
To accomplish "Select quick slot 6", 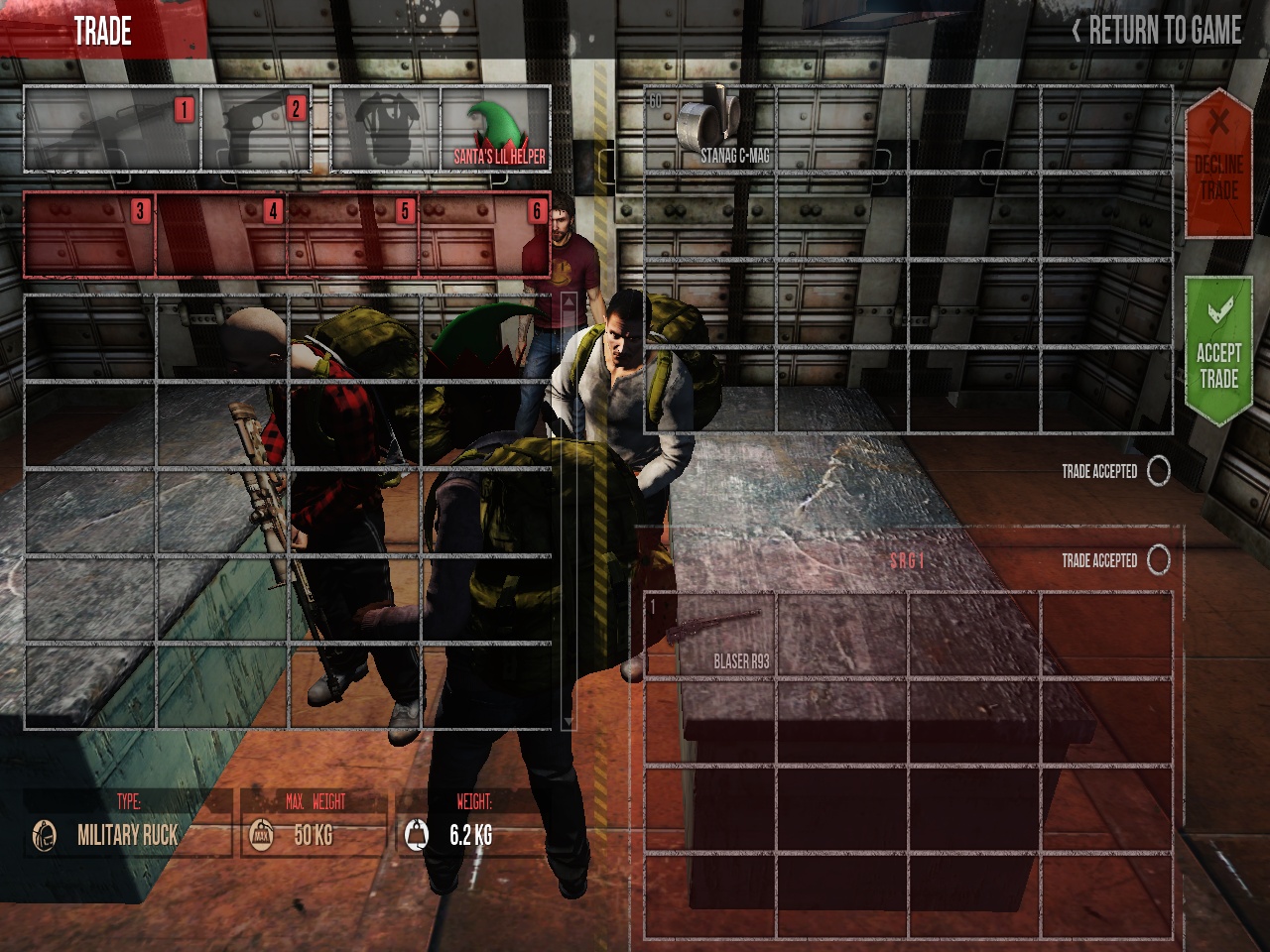I will [485, 234].
